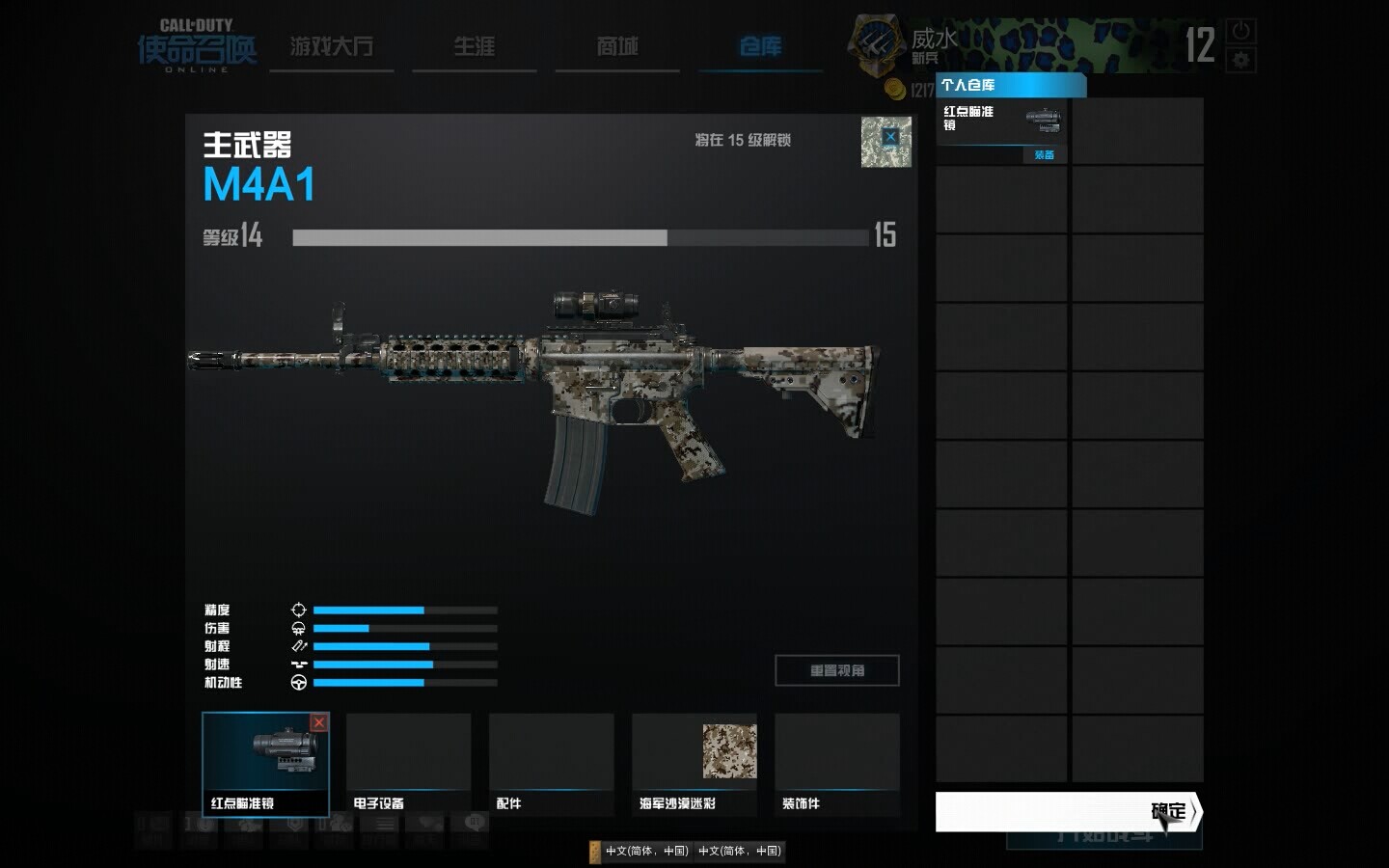
Task: Open the 游戏大厅 lobby tab
Action: pyautogui.click(x=331, y=46)
